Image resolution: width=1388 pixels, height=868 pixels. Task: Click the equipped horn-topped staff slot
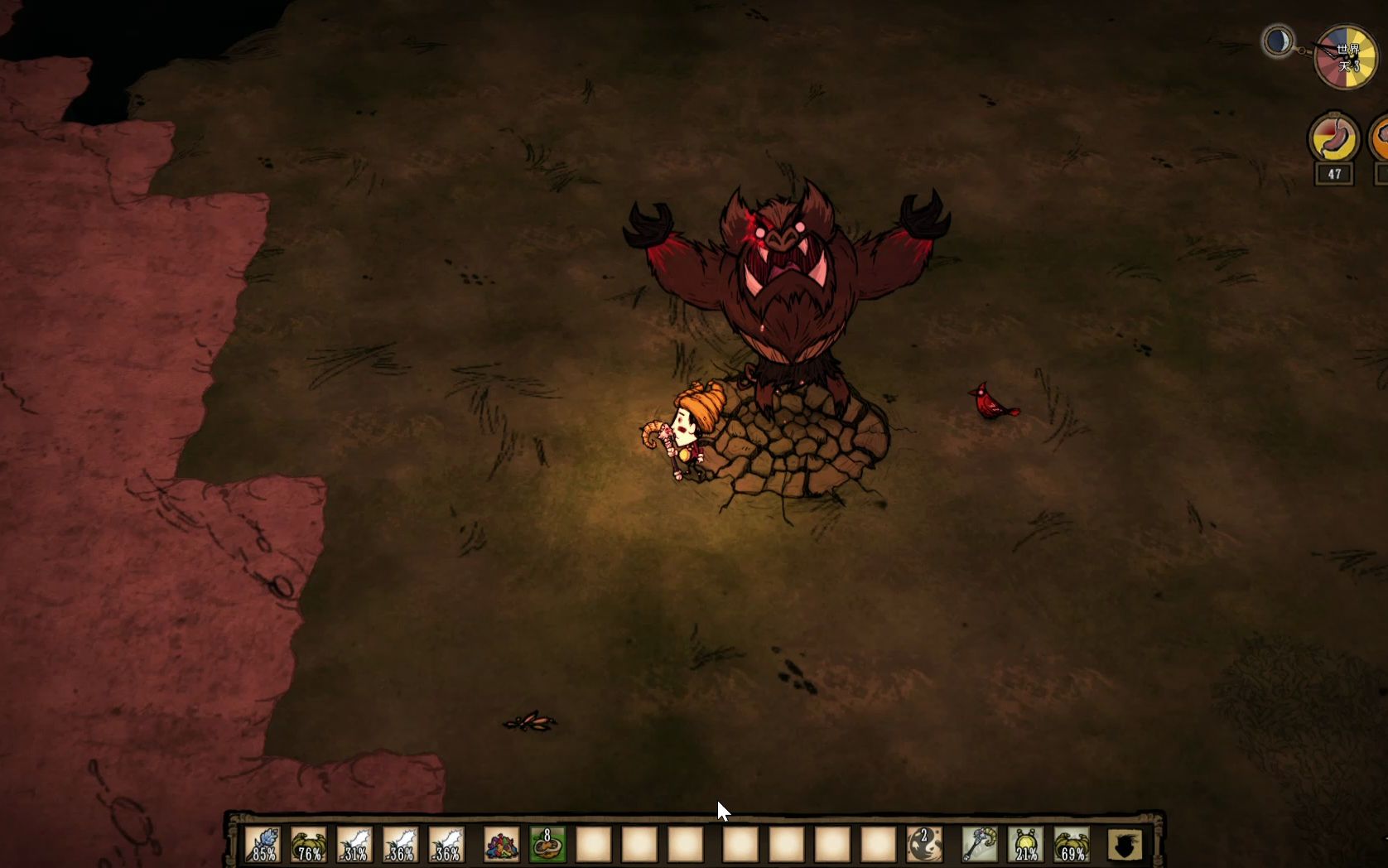tap(980, 845)
